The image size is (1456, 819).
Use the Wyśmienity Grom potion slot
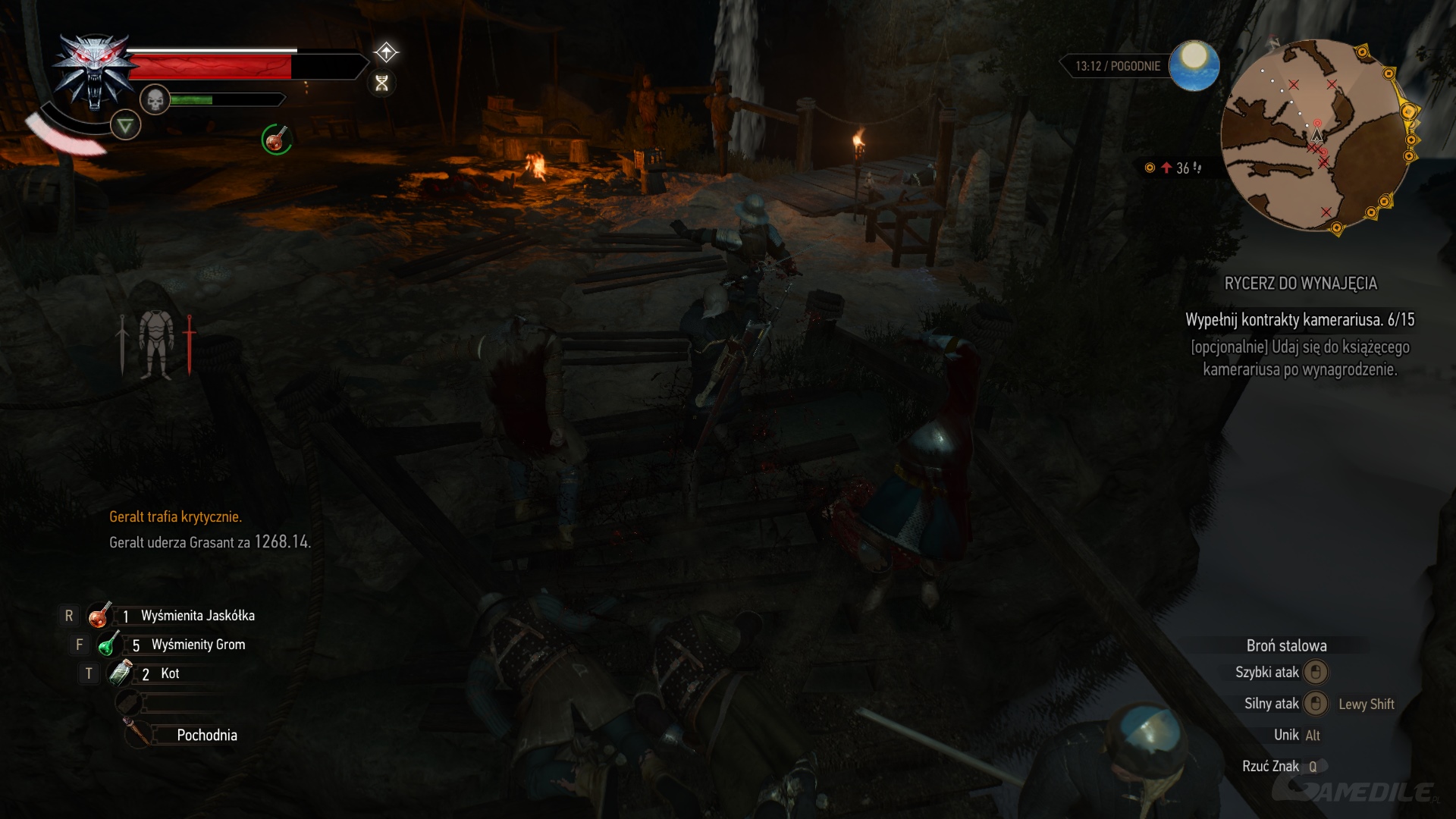(x=108, y=645)
